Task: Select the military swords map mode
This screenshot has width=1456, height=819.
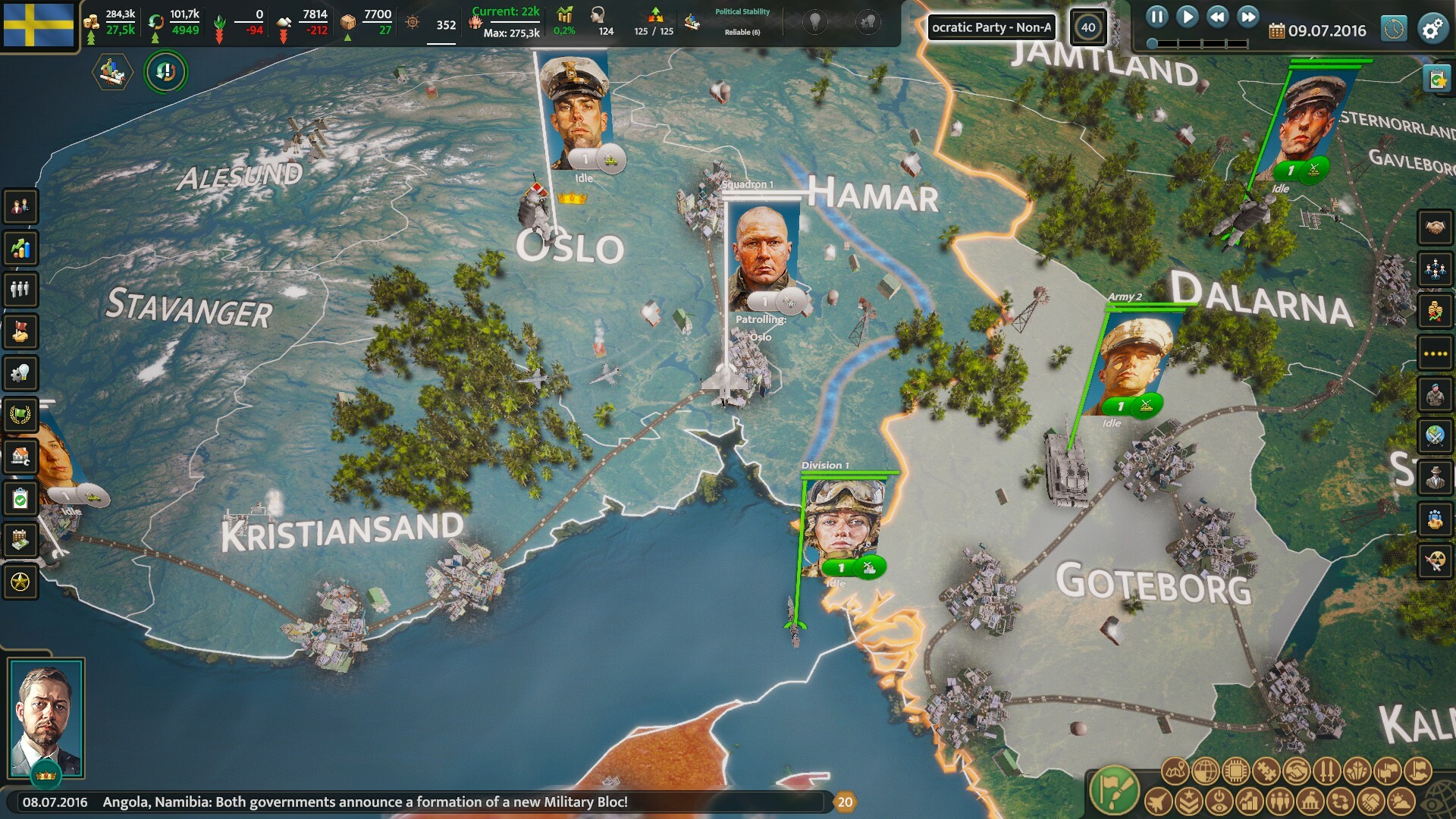Action: [1326, 770]
